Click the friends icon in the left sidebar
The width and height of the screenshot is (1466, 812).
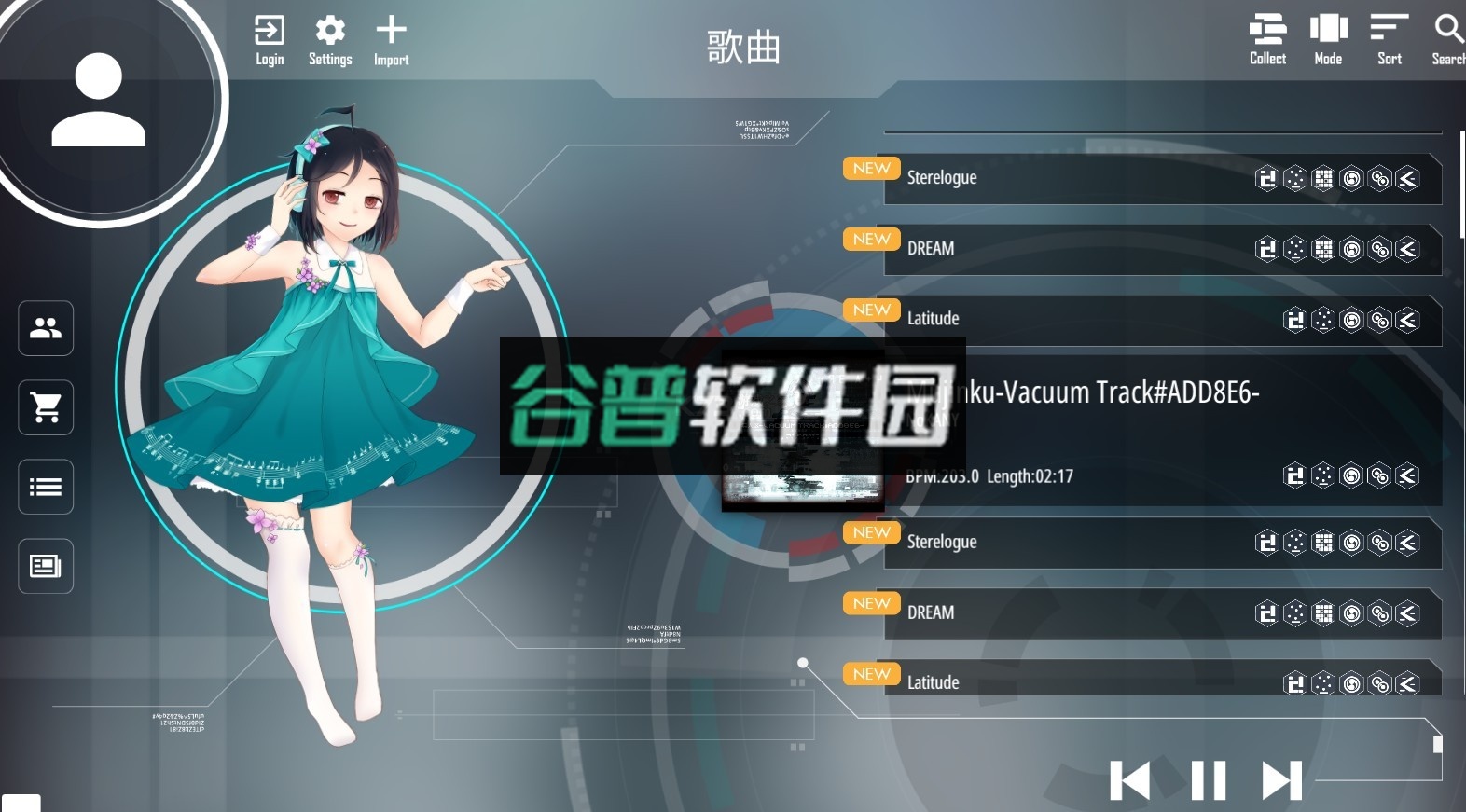(x=45, y=328)
